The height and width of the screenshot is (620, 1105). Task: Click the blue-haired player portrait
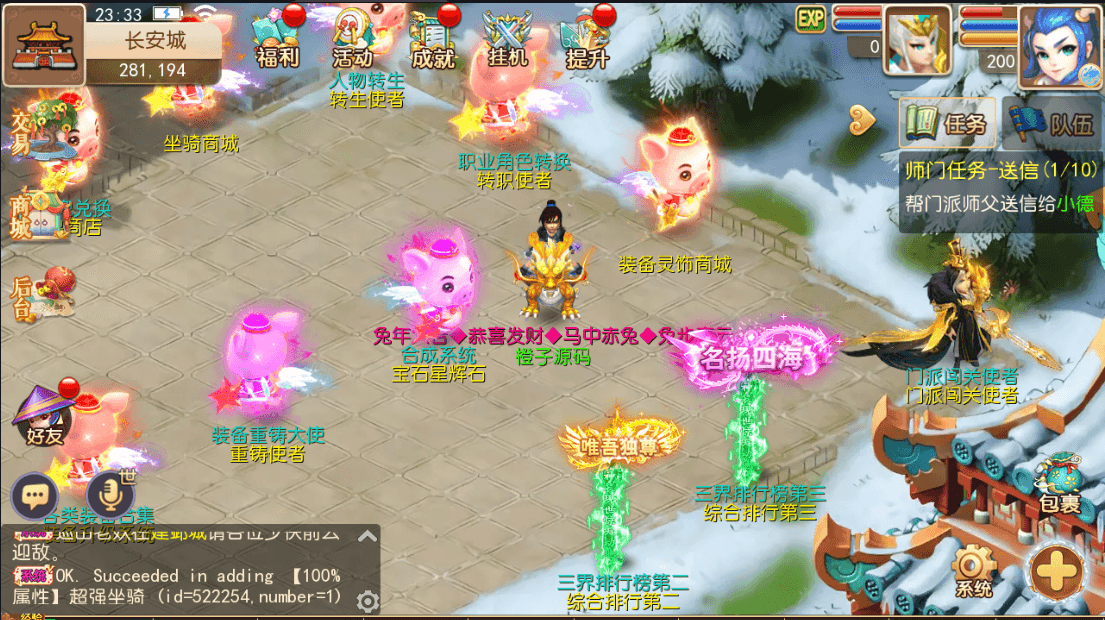point(1059,45)
